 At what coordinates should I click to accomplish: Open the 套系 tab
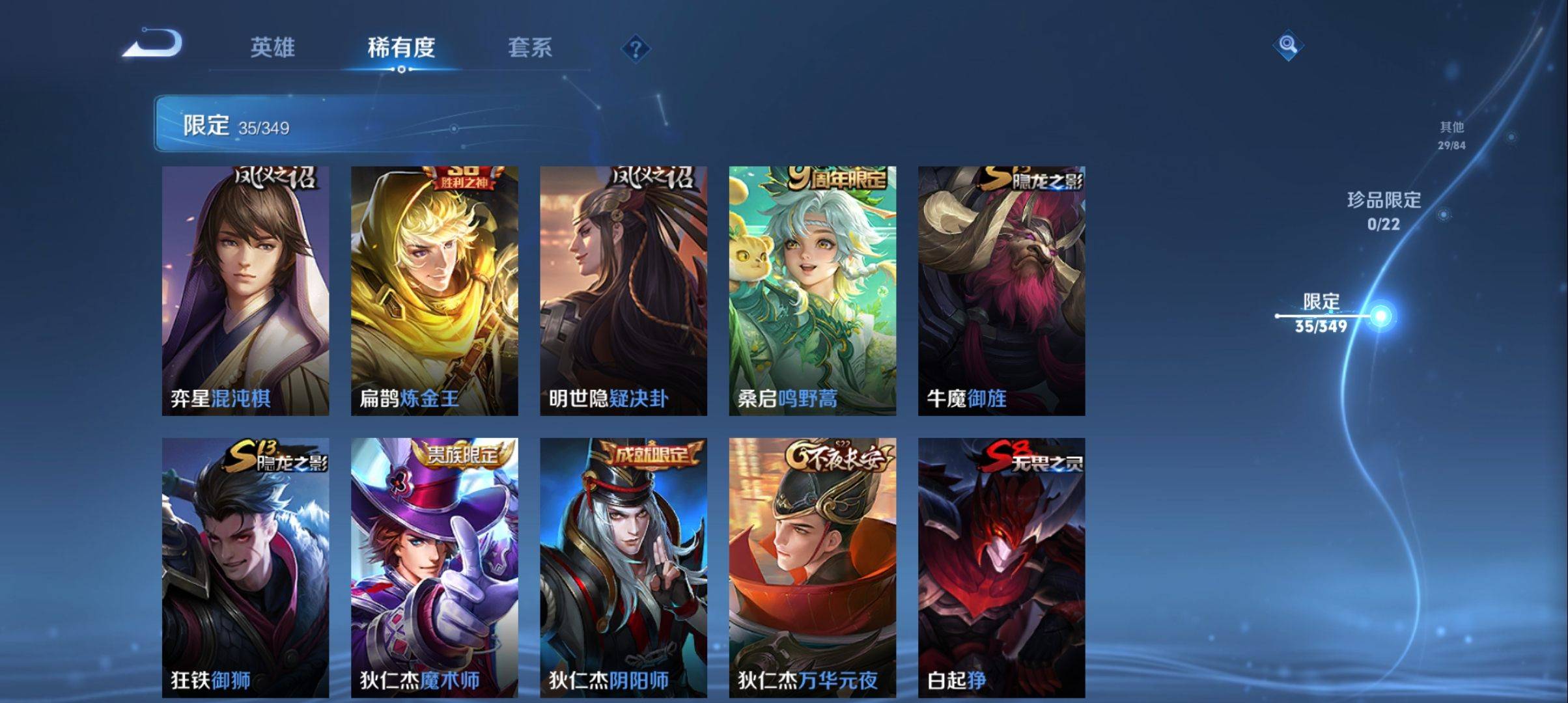click(x=530, y=48)
